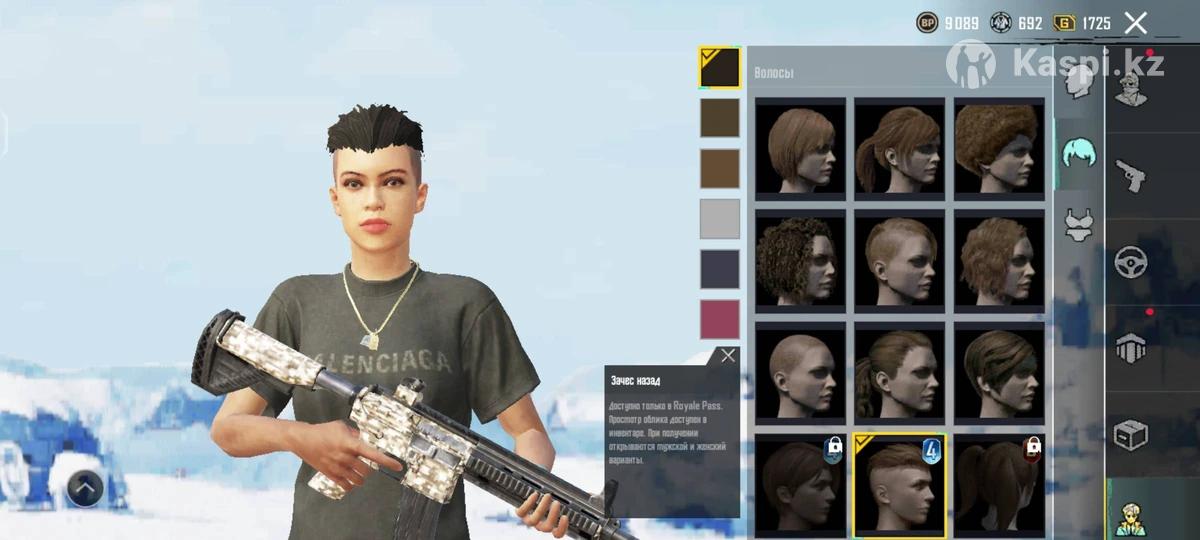The height and width of the screenshot is (540, 1200).
Task: Expand the arrow button over the snow
Action: 86,488
